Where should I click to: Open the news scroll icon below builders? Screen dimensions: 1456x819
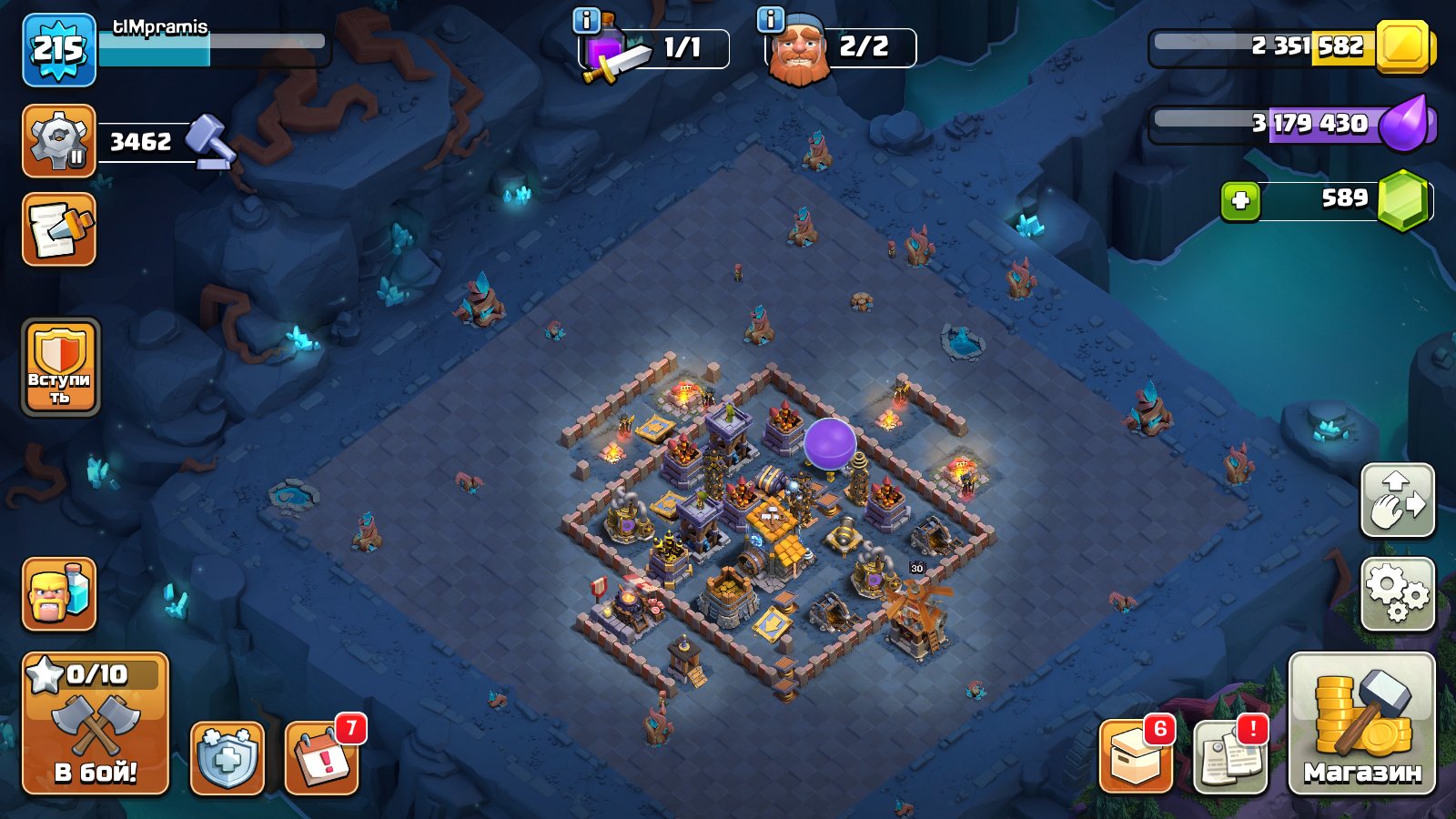click(x=57, y=230)
